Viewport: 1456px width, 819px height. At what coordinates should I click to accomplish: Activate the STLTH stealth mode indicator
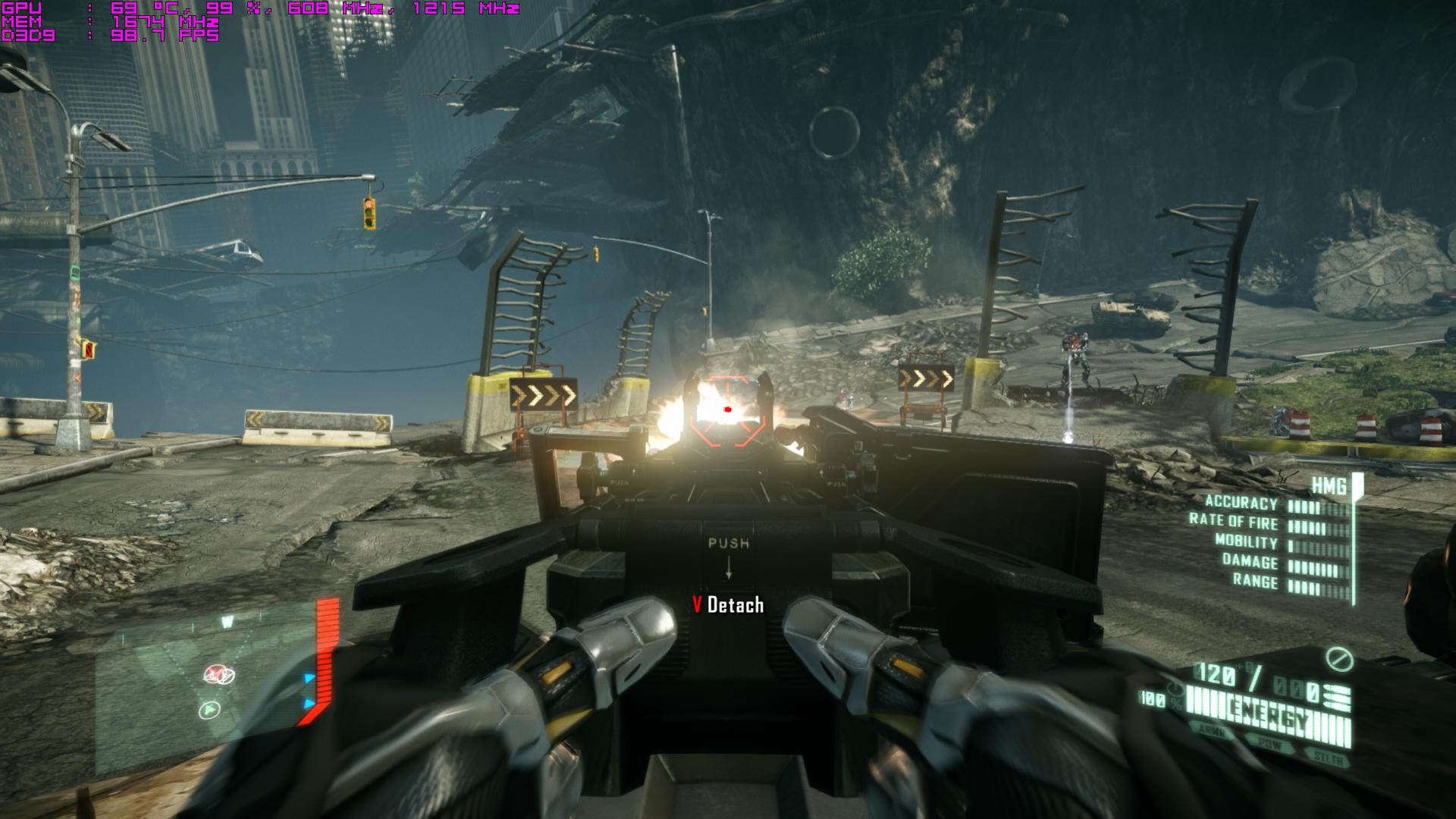pos(1328,758)
